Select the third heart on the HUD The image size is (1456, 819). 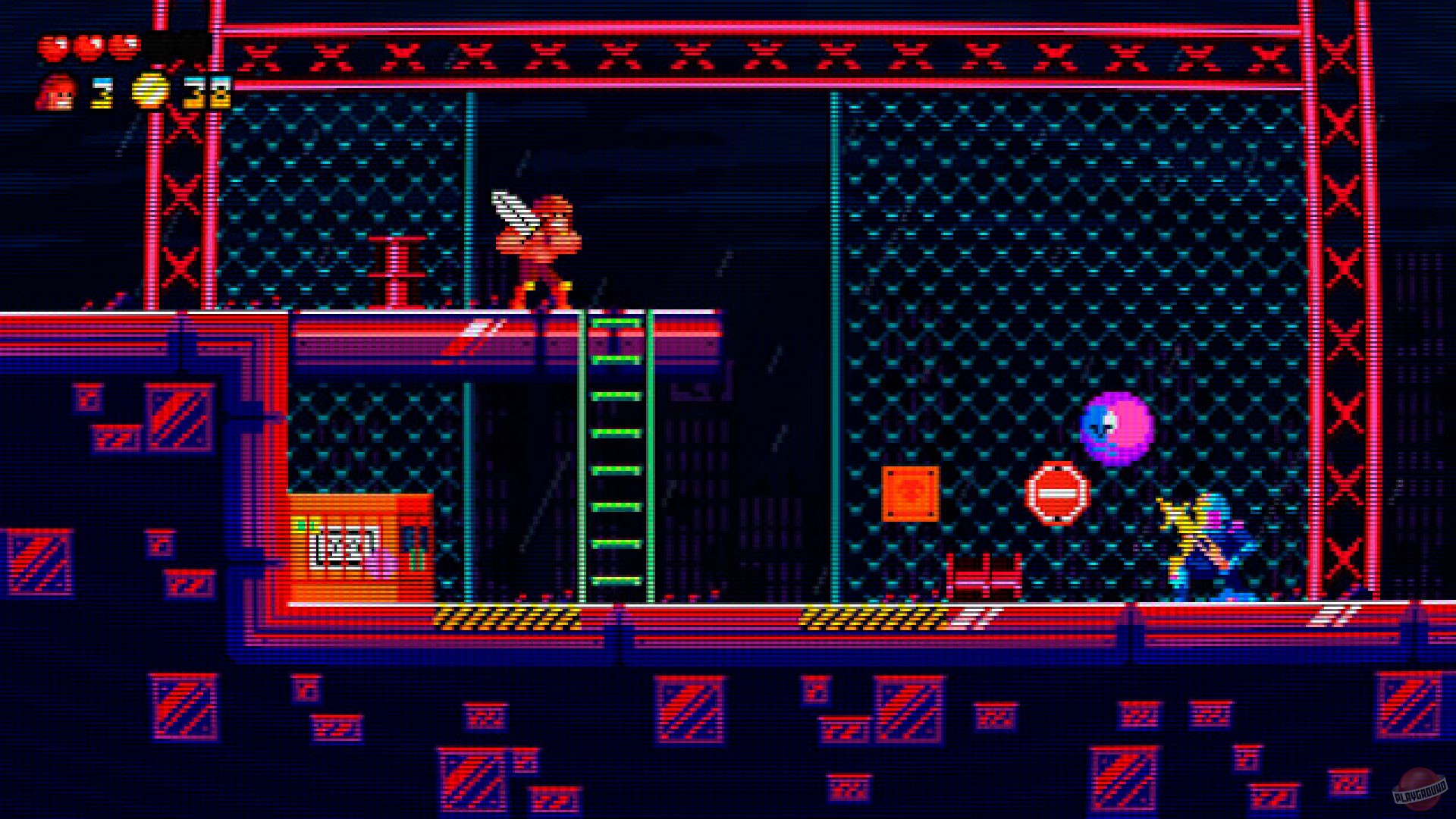[121, 47]
